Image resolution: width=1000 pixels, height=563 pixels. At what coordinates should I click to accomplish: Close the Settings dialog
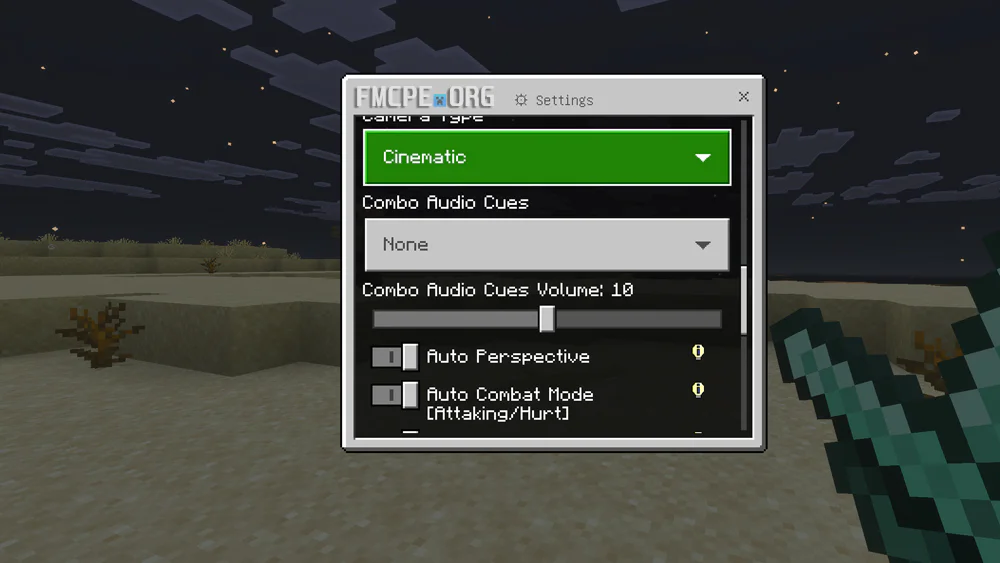point(743,97)
